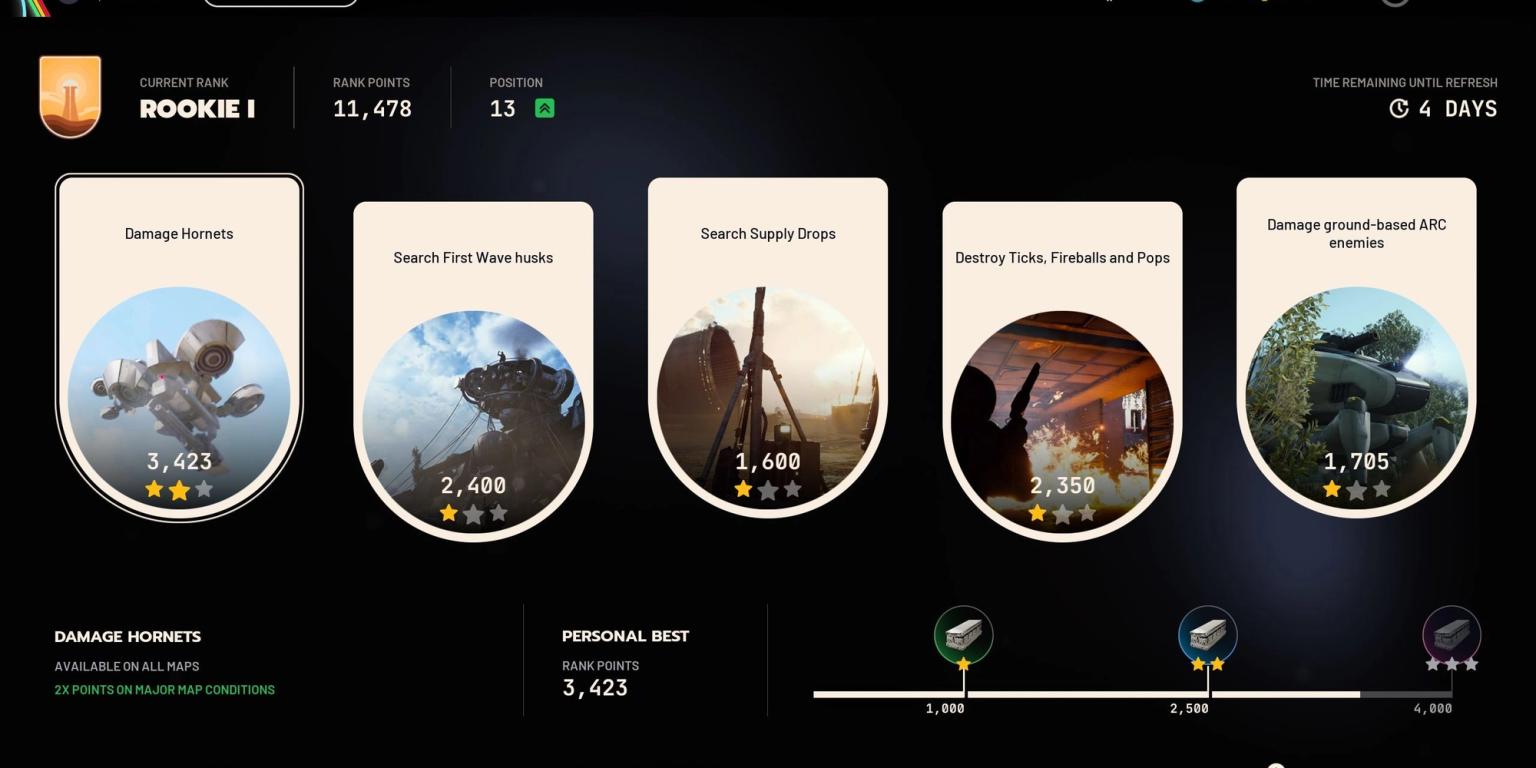The image size is (1536, 768).
Task: Click the position 13 leaderboard value
Action: [502, 108]
